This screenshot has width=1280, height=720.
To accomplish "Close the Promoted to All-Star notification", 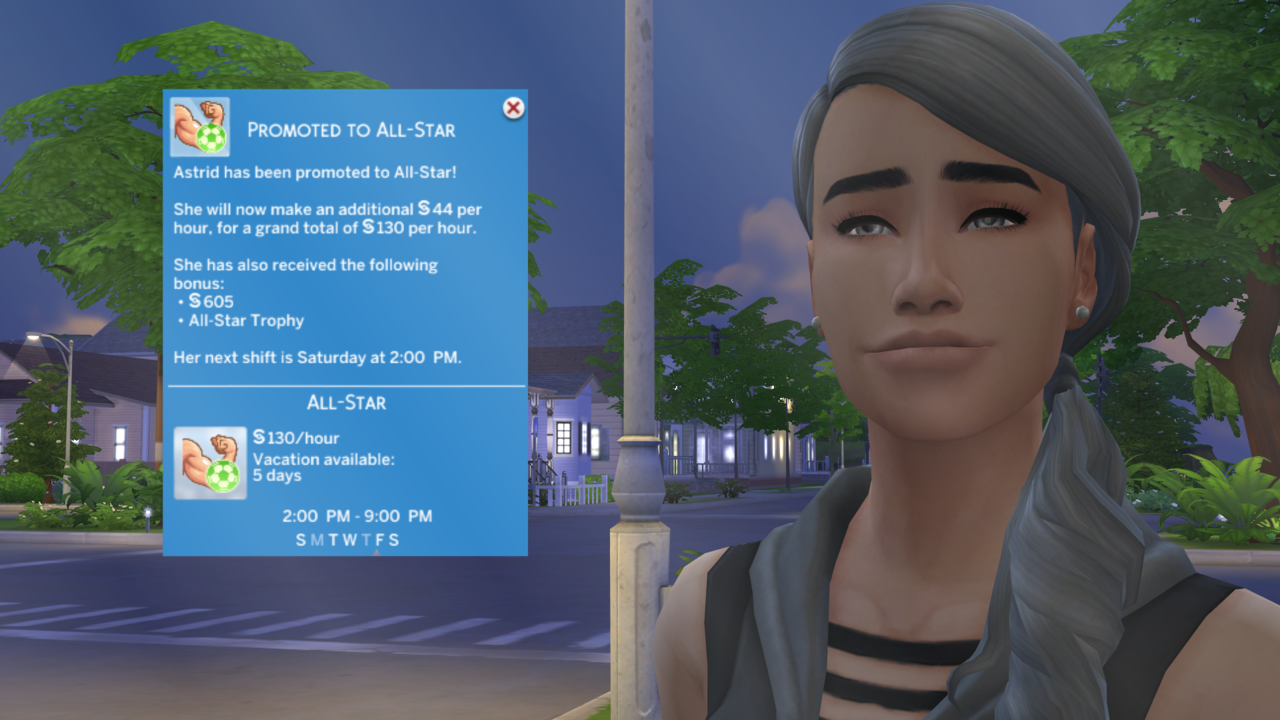I will (x=513, y=108).
